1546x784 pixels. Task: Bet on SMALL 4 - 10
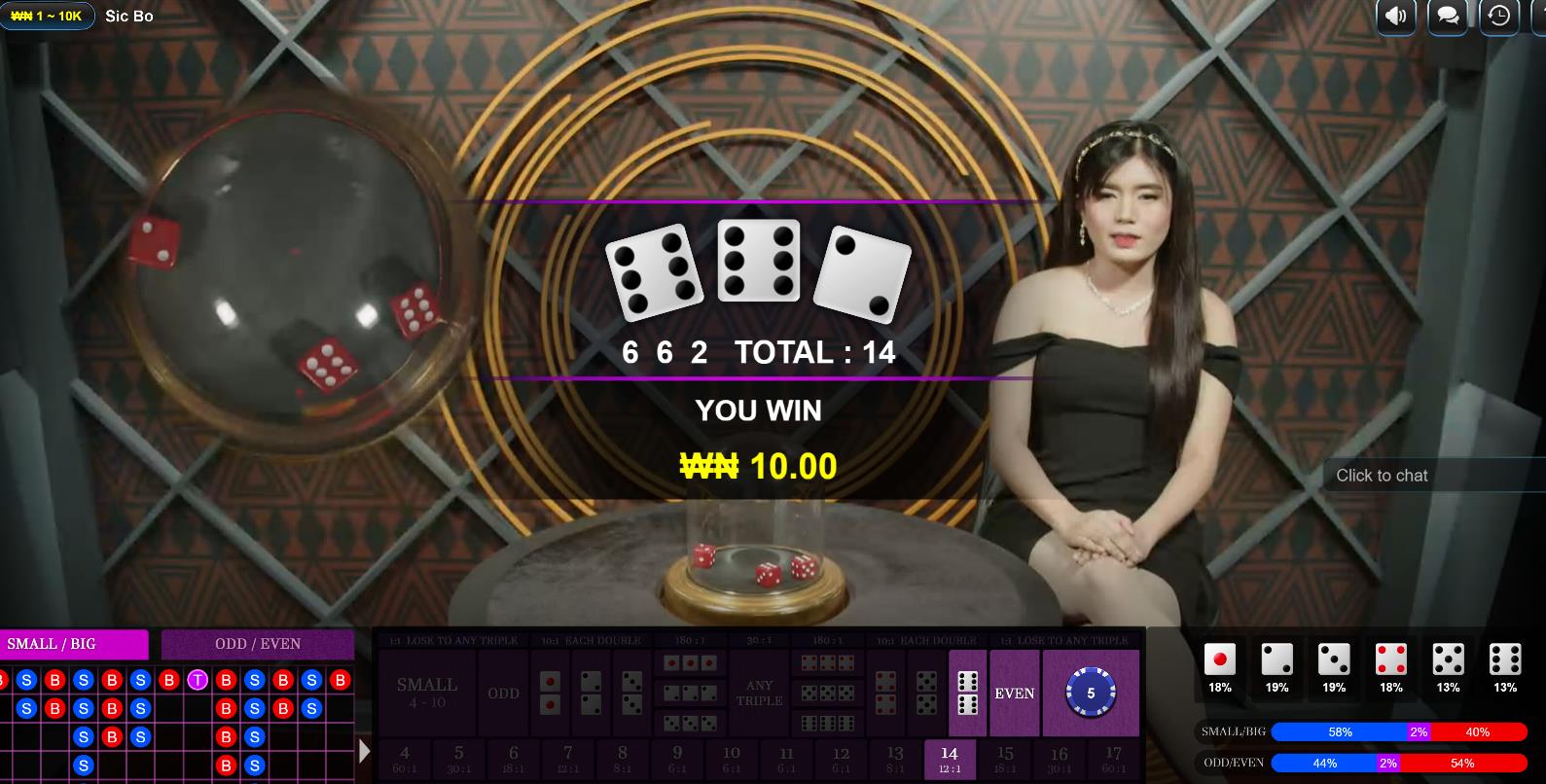pyautogui.click(x=426, y=693)
